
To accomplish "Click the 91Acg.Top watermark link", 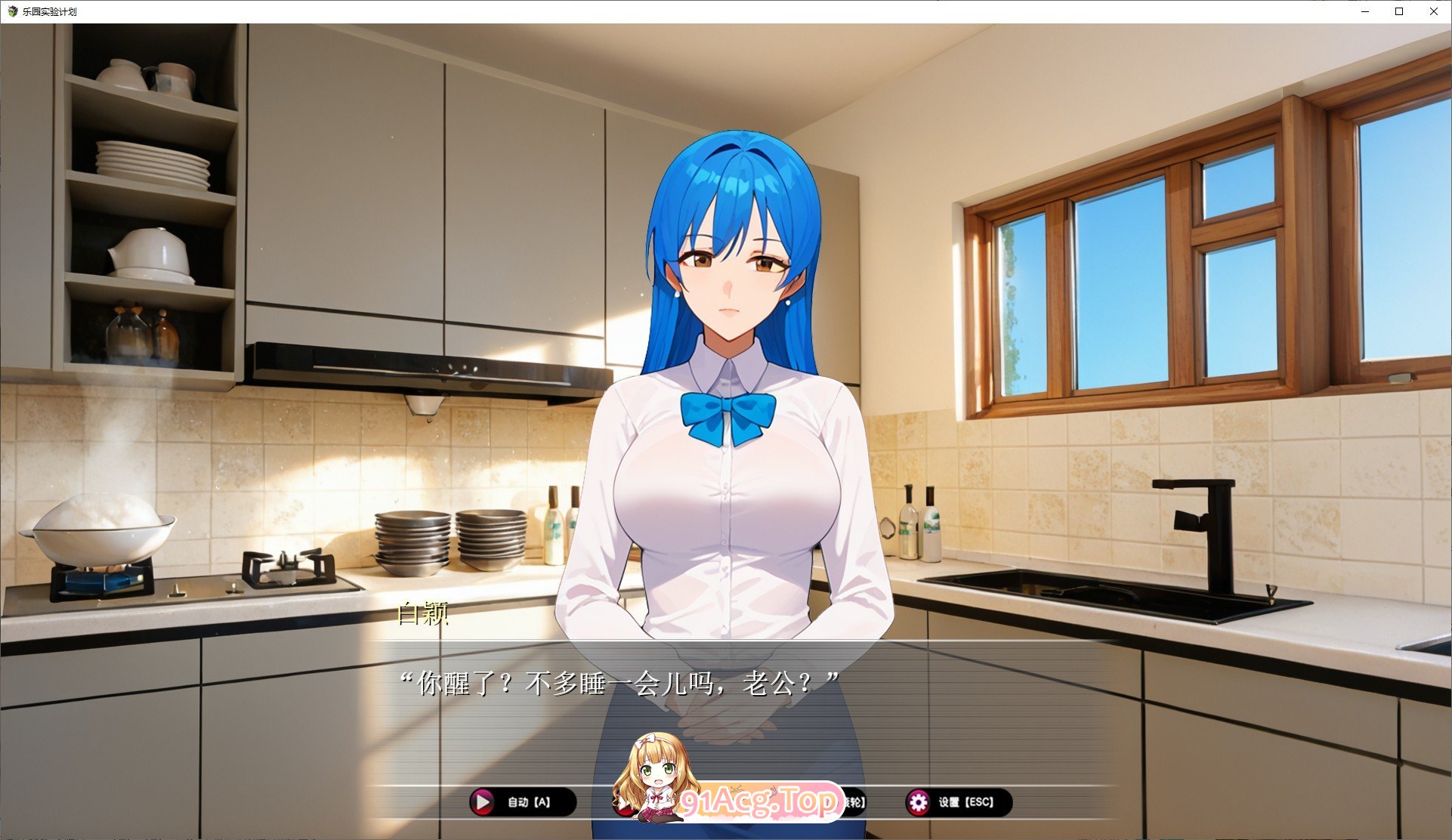I will coord(755,799).
